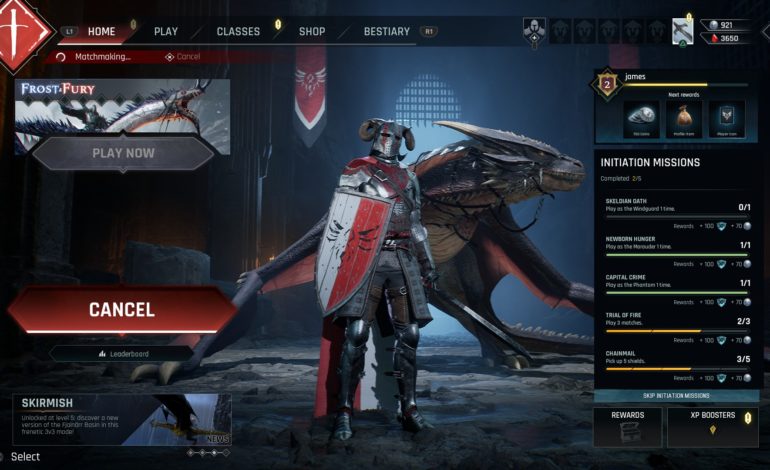770x470 pixels.
Task: View the Bestiary tab
Action: pos(386,32)
